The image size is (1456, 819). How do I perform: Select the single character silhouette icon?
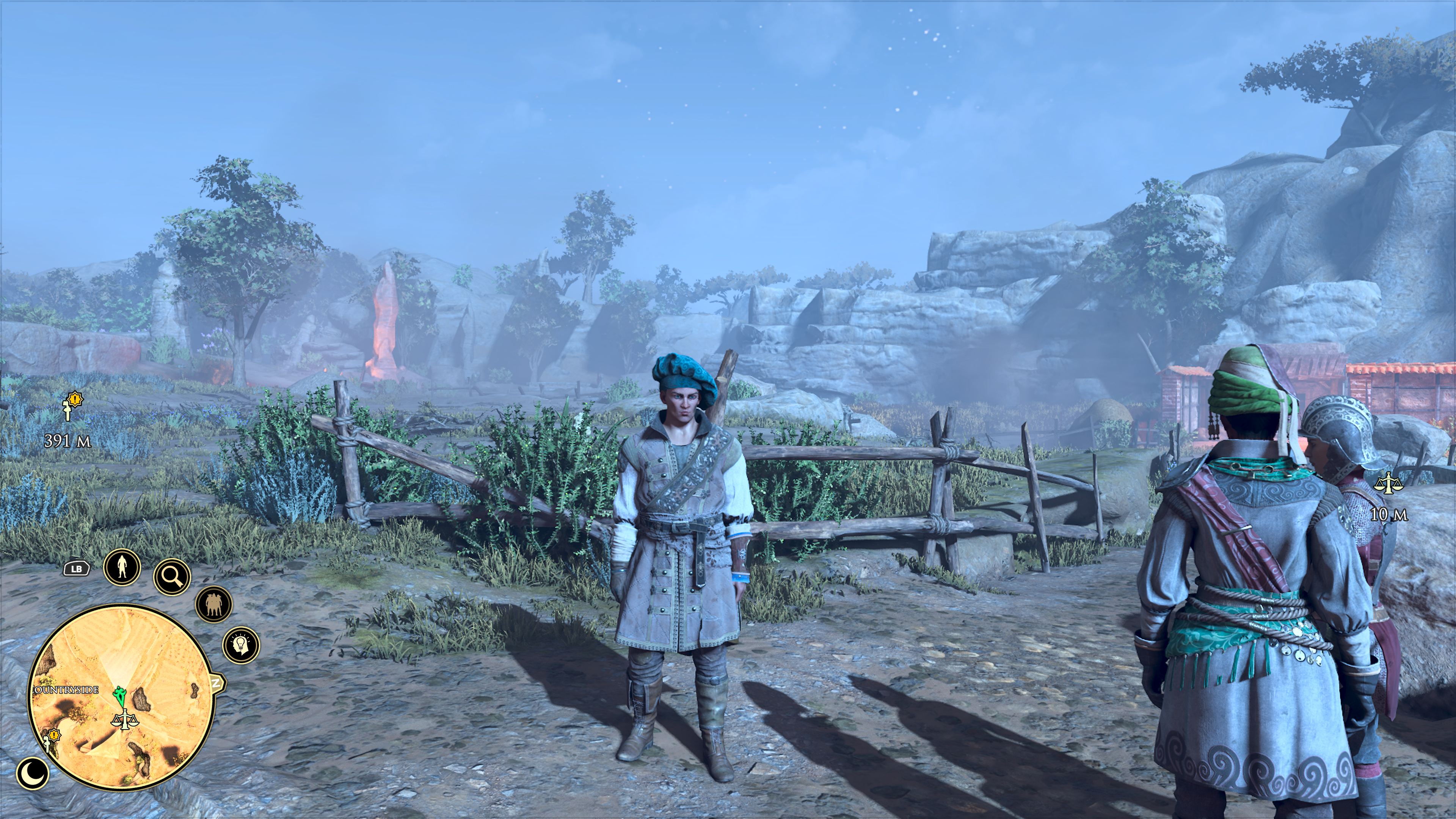[x=122, y=566]
